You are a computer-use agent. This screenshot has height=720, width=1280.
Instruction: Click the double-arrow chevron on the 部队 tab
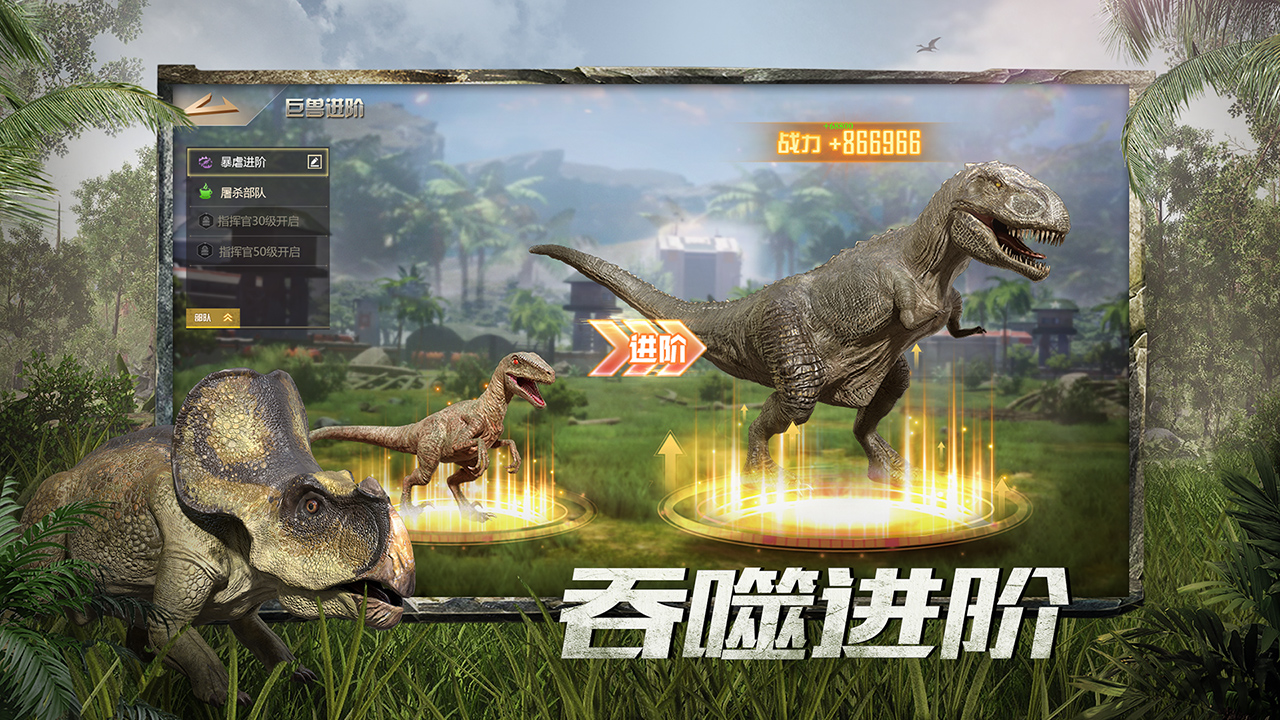[227, 316]
